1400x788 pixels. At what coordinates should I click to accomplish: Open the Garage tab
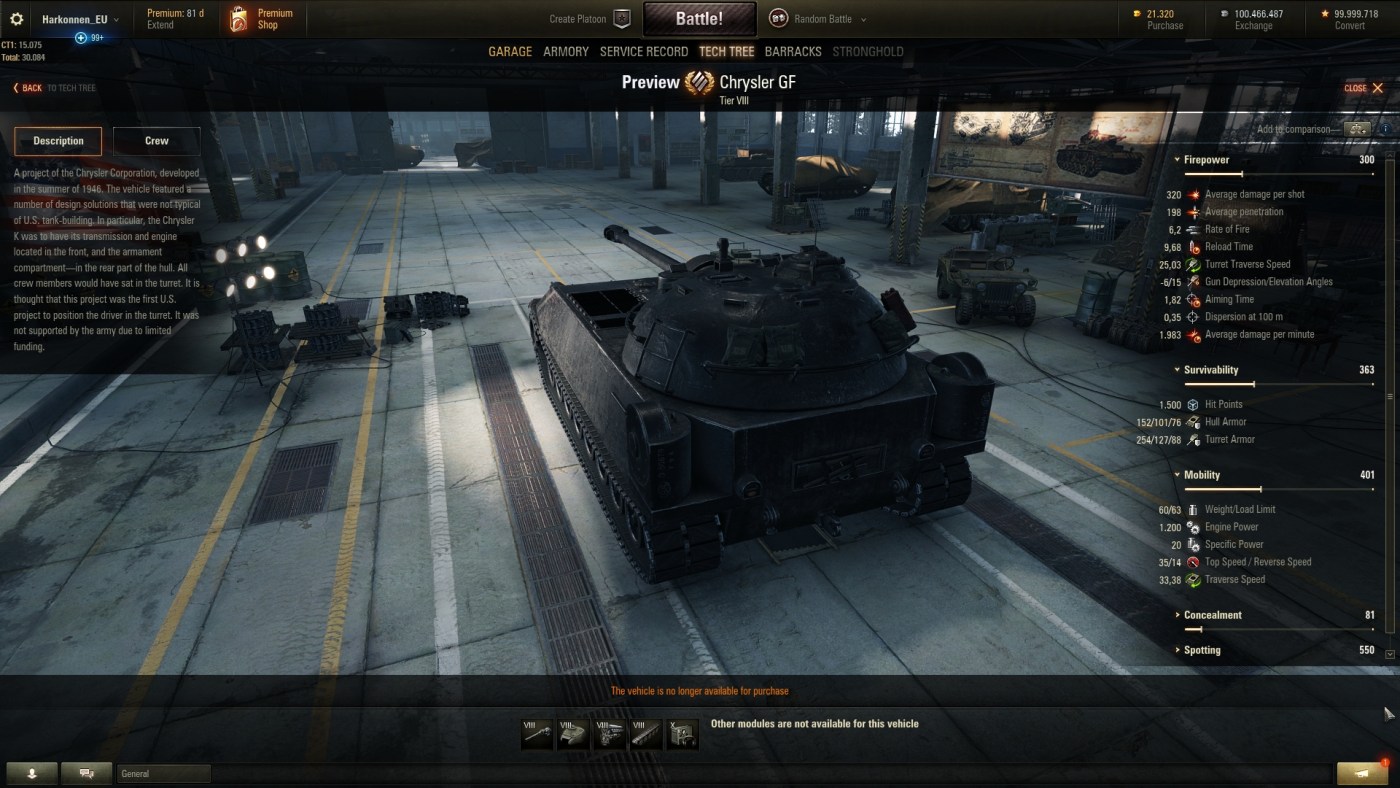click(x=510, y=52)
